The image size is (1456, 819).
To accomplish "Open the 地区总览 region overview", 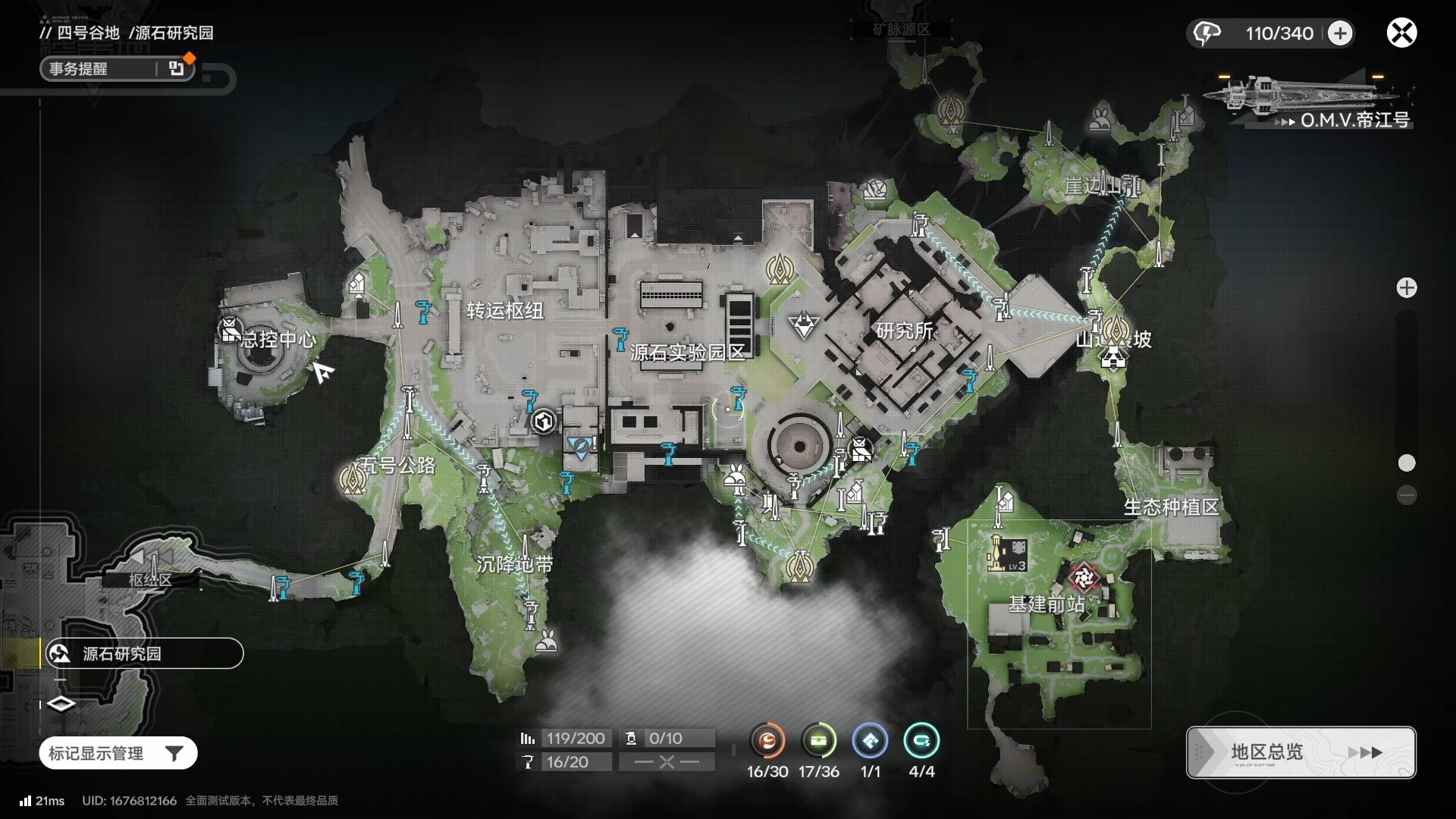I will [1301, 752].
